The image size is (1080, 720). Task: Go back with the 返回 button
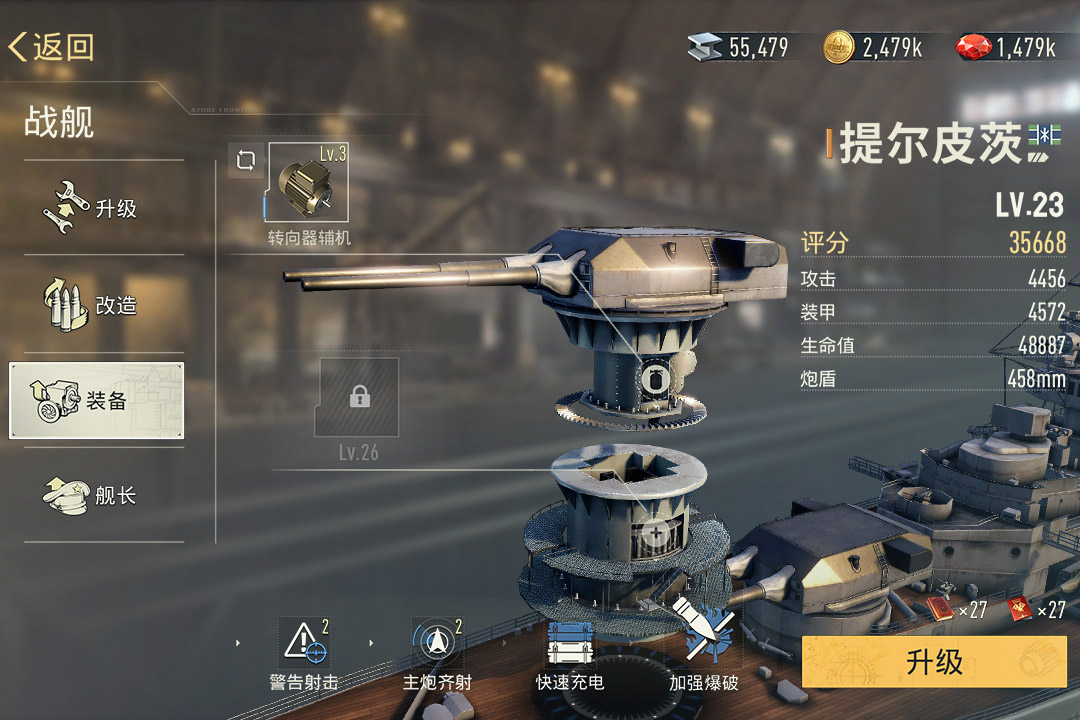(x=52, y=47)
